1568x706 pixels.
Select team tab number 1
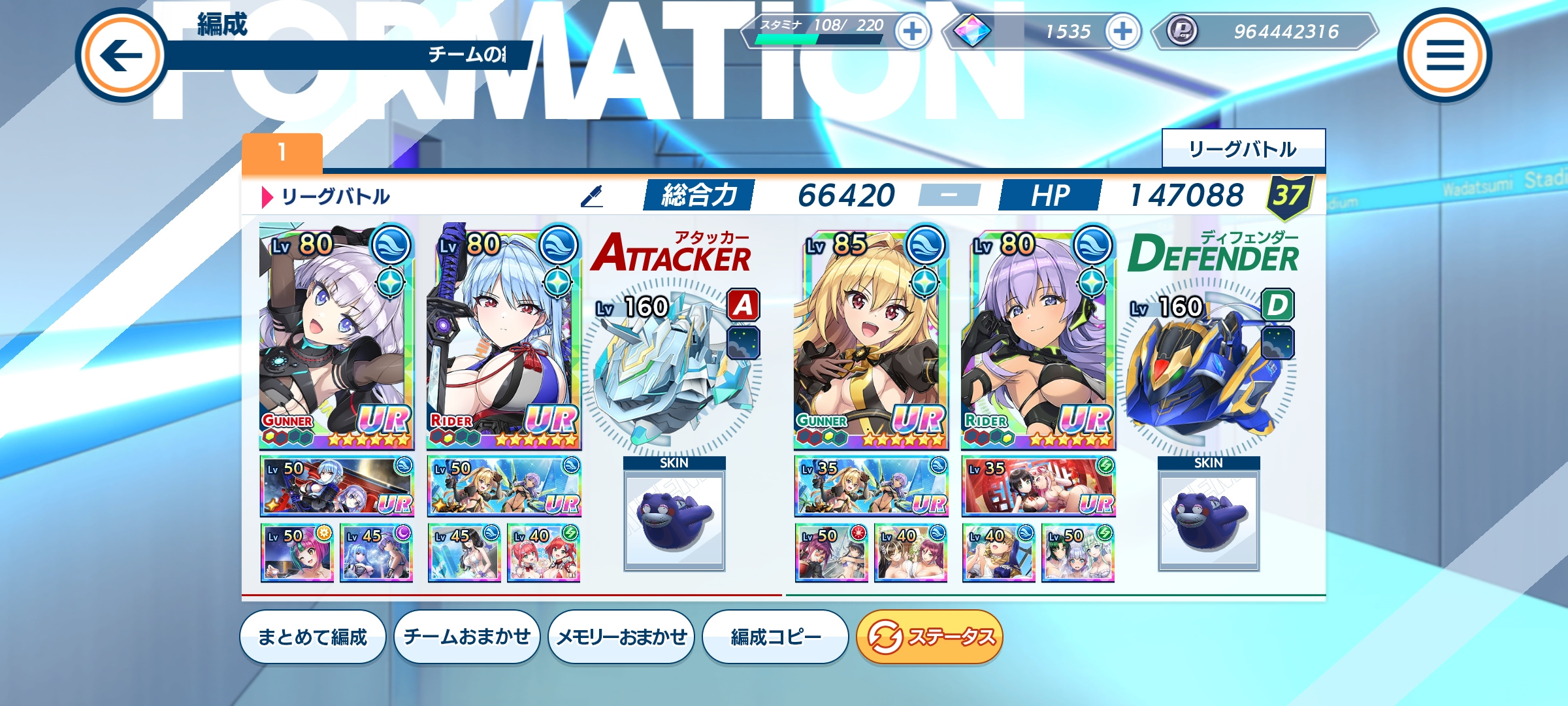[282, 153]
